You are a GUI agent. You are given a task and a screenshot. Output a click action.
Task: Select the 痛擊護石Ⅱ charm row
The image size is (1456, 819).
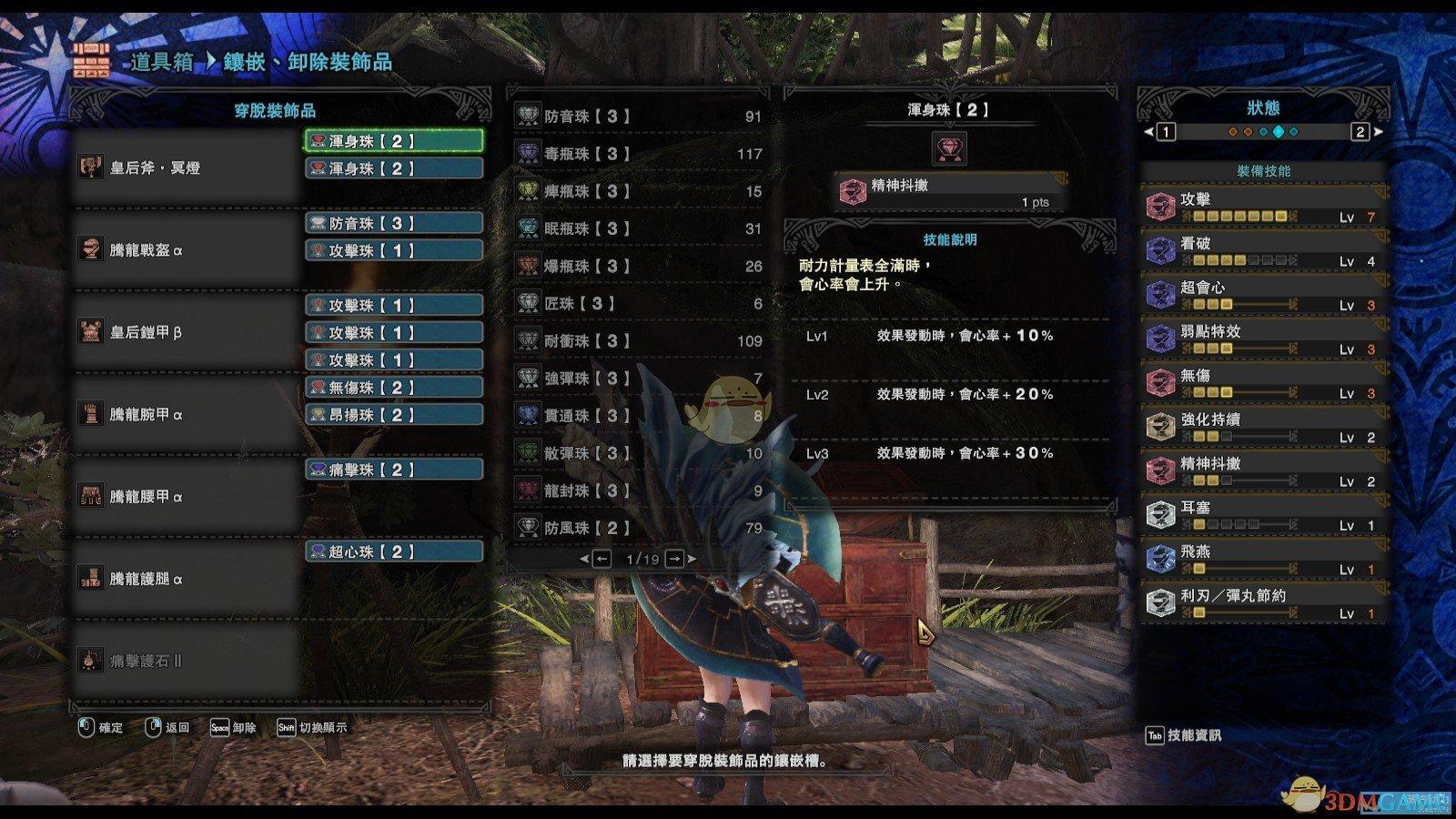point(187,662)
